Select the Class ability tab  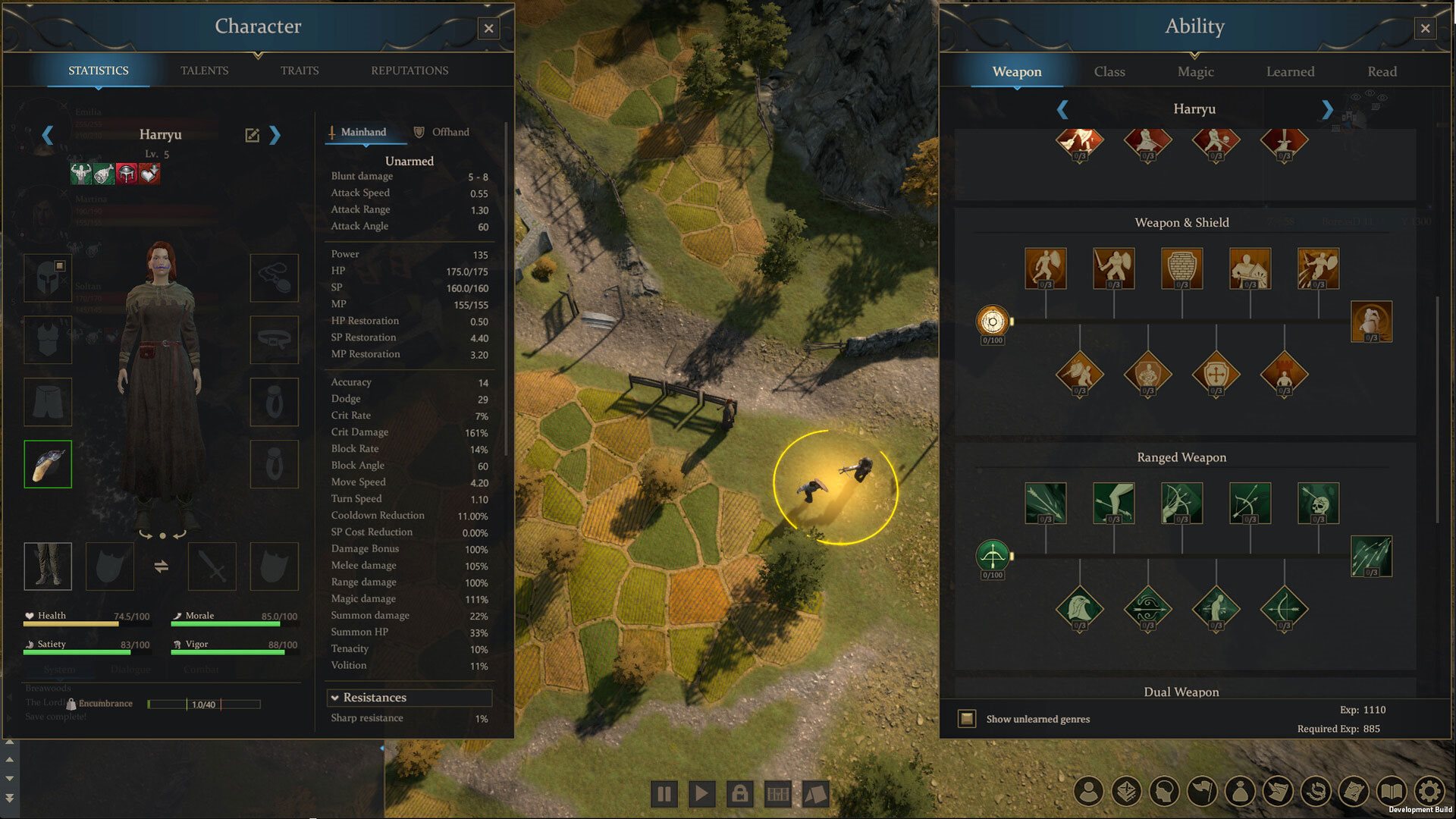(1109, 71)
